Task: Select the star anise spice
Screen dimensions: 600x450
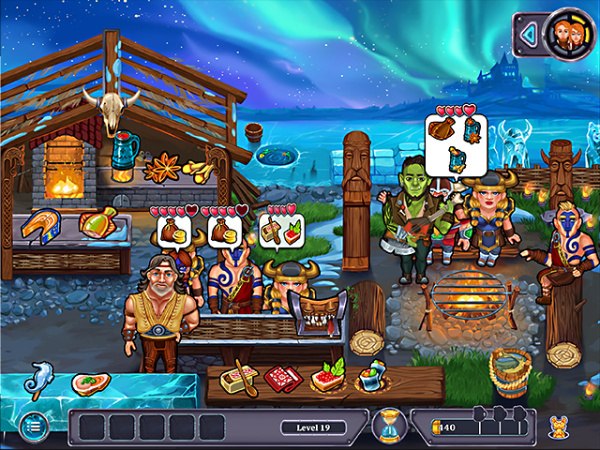Action: (x=160, y=167)
